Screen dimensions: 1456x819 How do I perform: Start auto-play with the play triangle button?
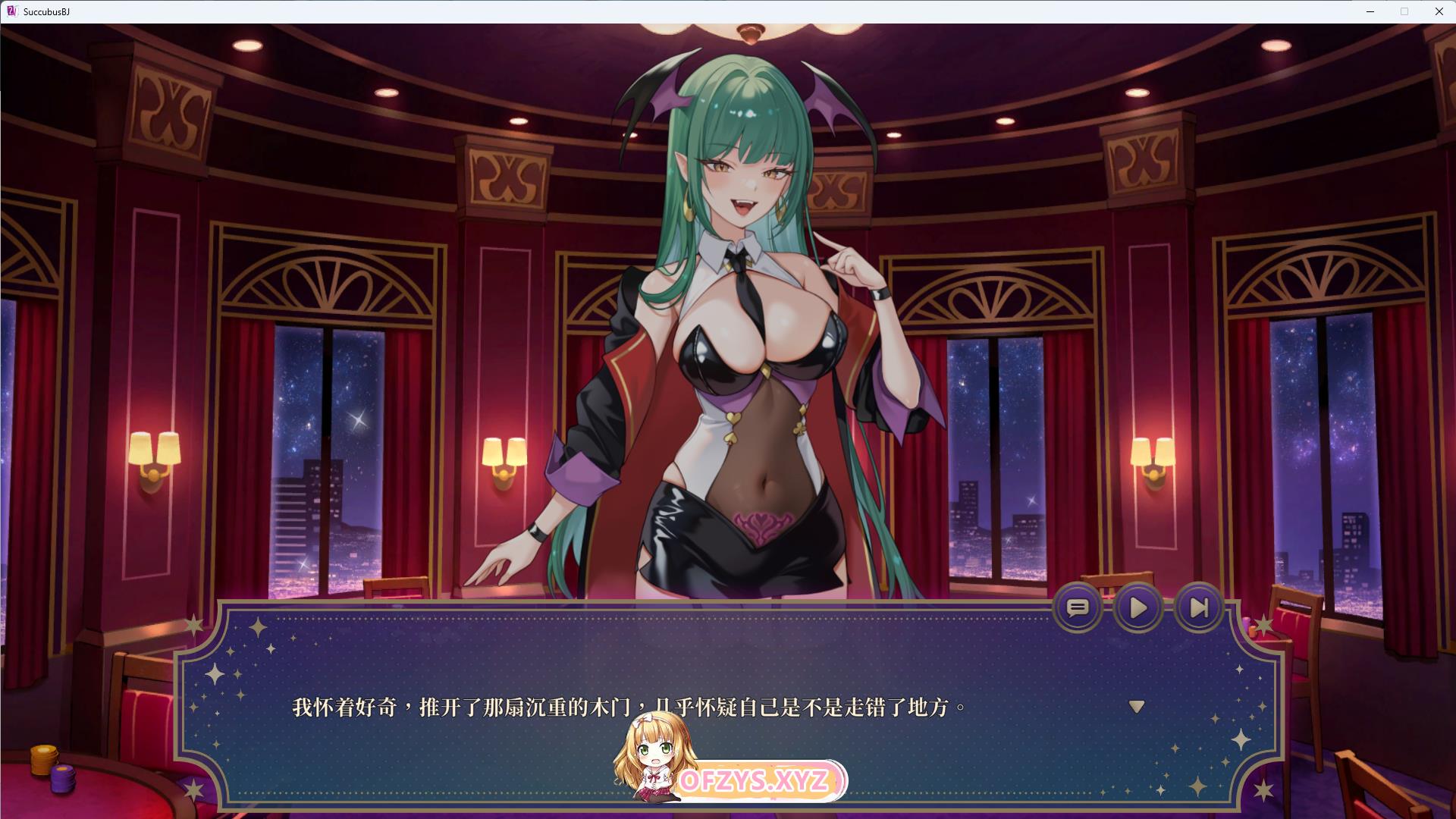click(x=1137, y=607)
